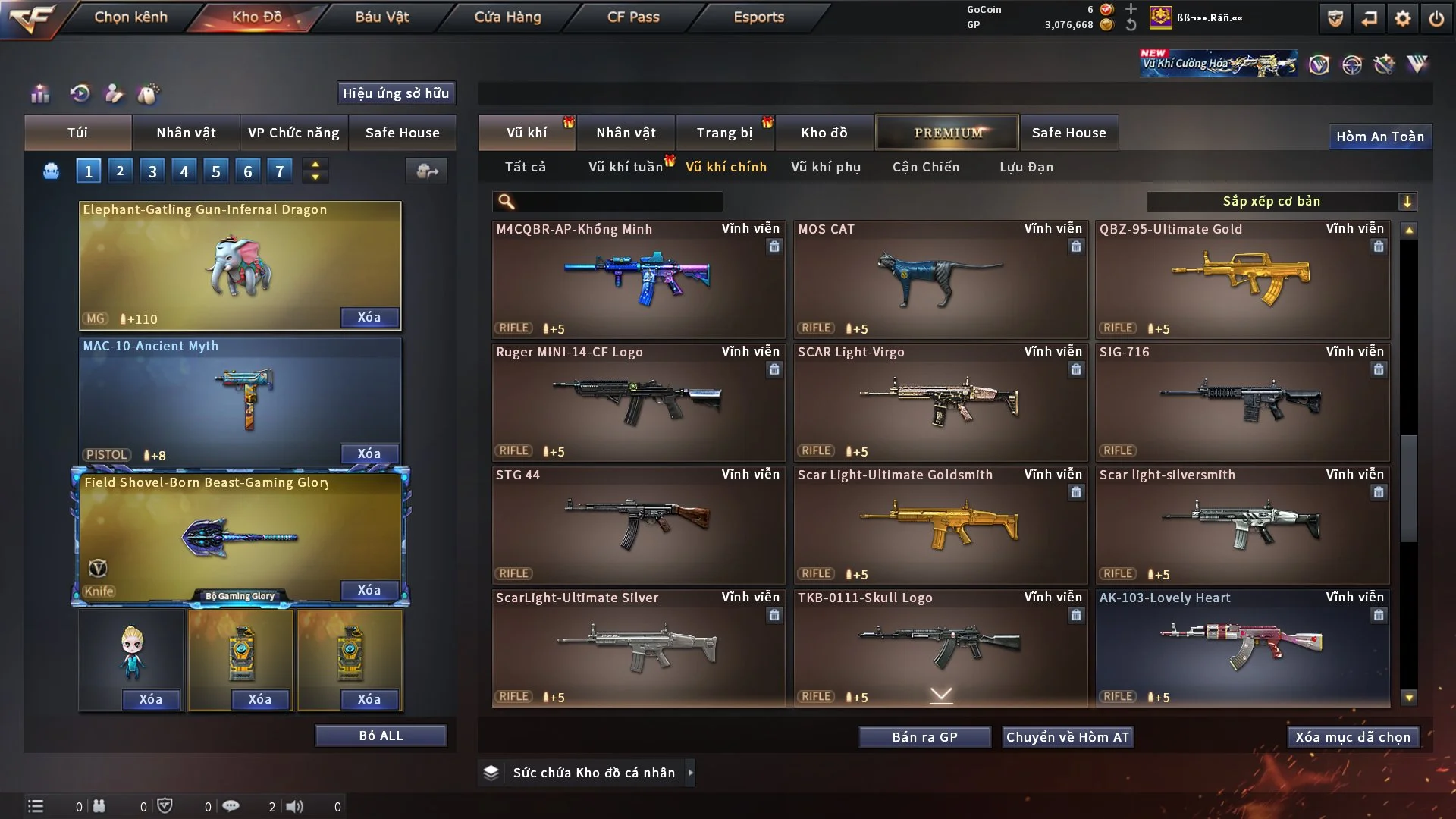Show the Cận Chiến weapon category
The image size is (1456, 819).
click(x=925, y=167)
